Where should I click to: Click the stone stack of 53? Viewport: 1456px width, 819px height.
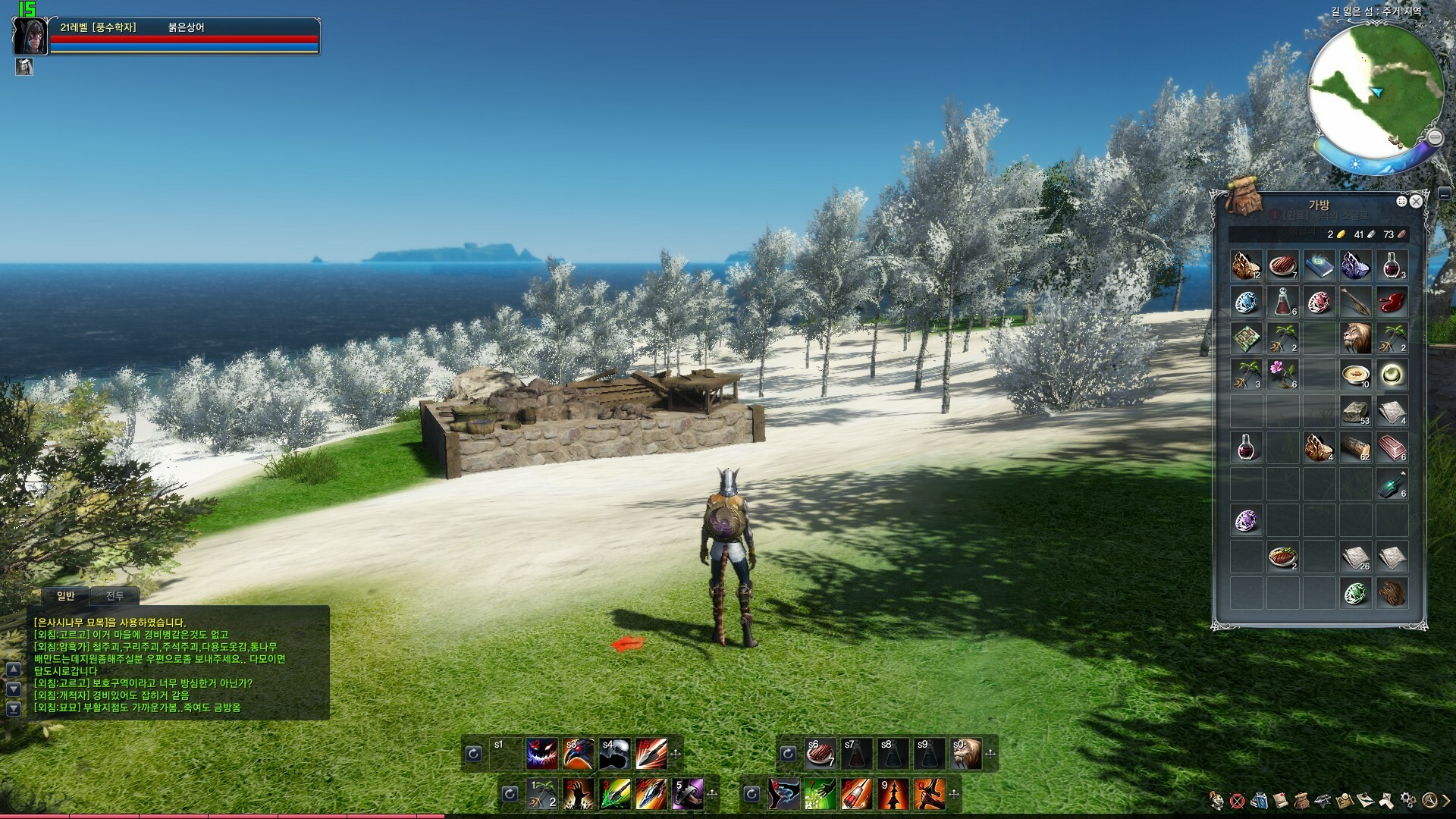pos(1356,411)
